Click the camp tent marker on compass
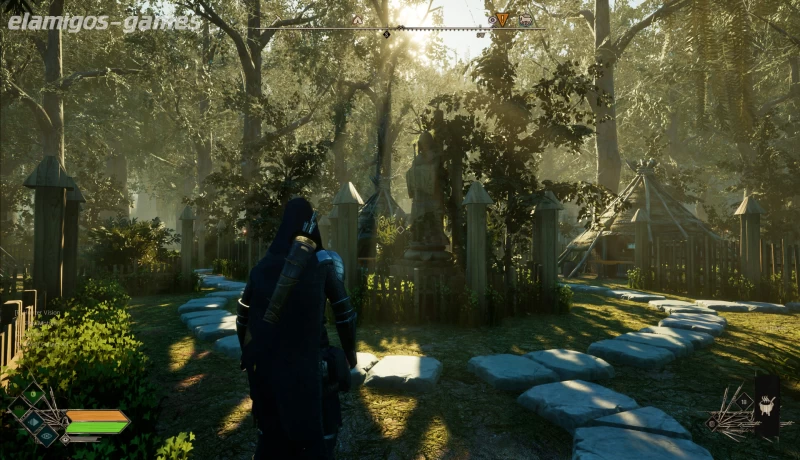This screenshot has width=800, height=460. pyautogui.click(x=356, y=19)
